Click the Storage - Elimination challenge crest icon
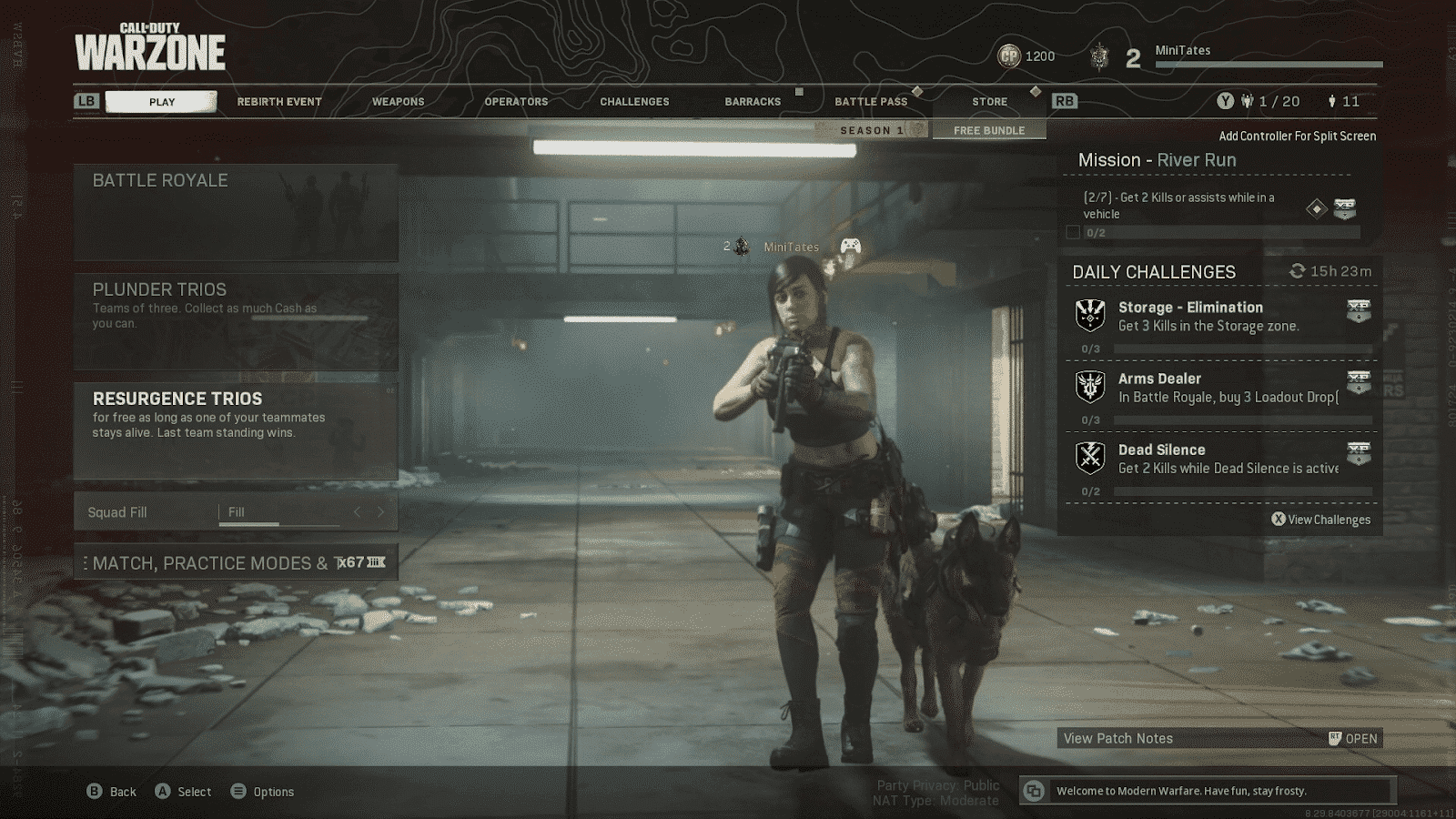 coord(1089,313)
